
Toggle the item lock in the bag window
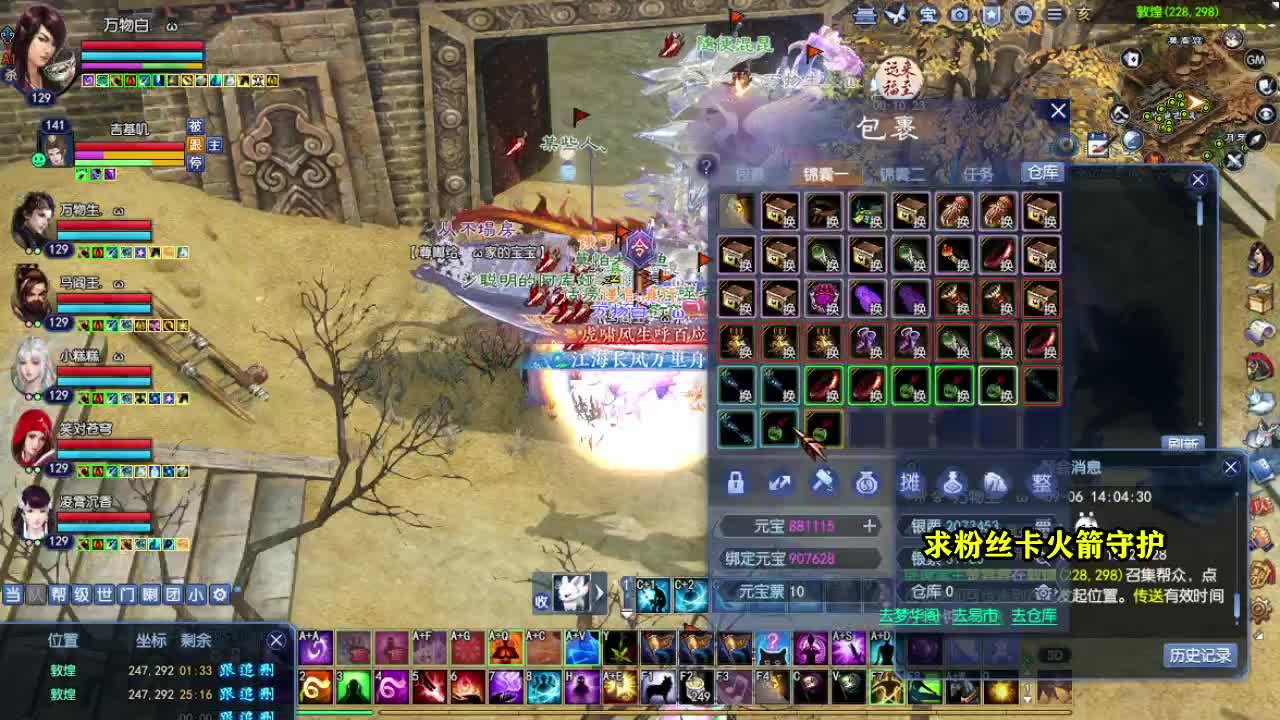[x=735, y=483]
